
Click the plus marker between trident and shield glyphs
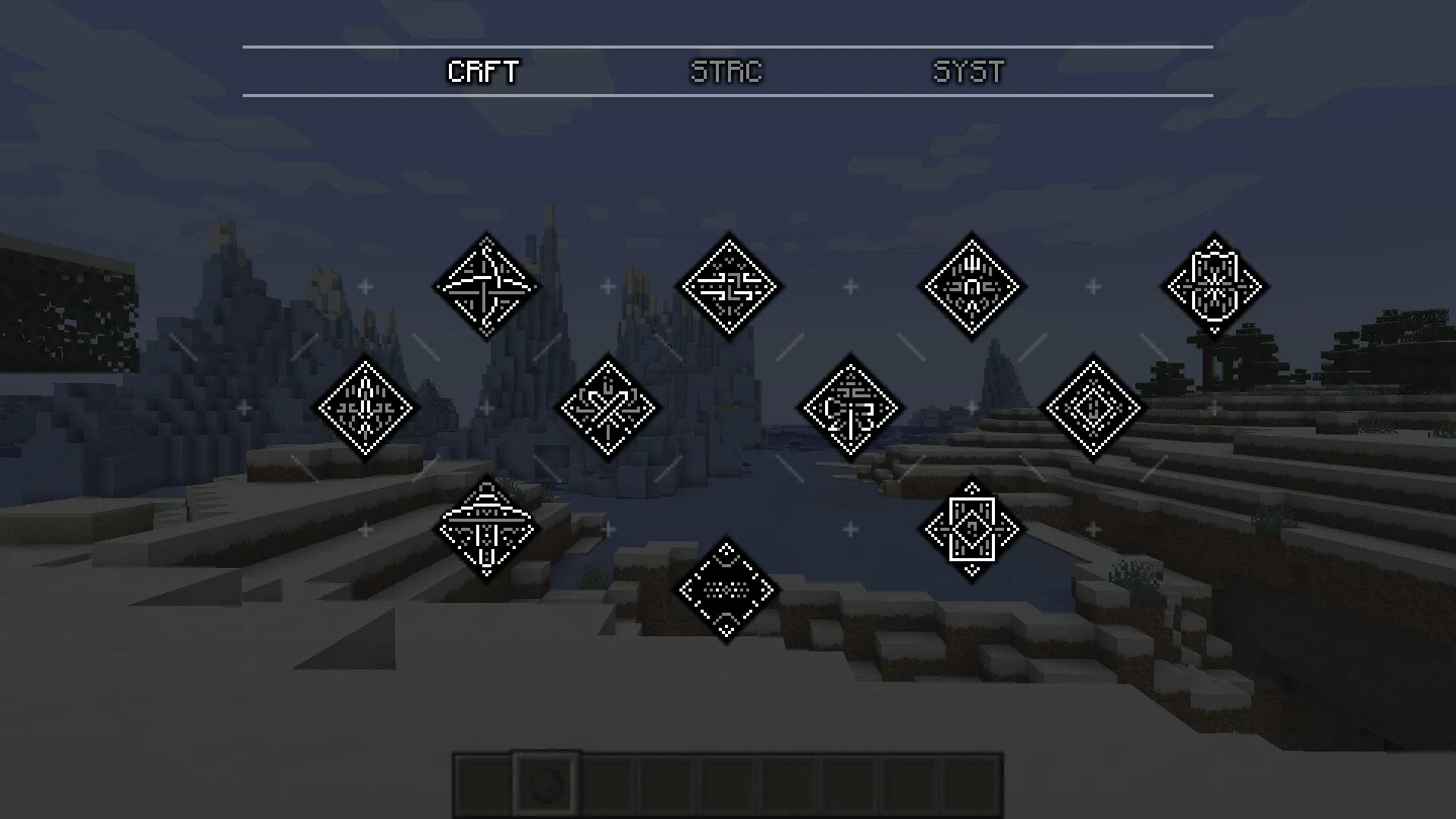[1092, 286]
